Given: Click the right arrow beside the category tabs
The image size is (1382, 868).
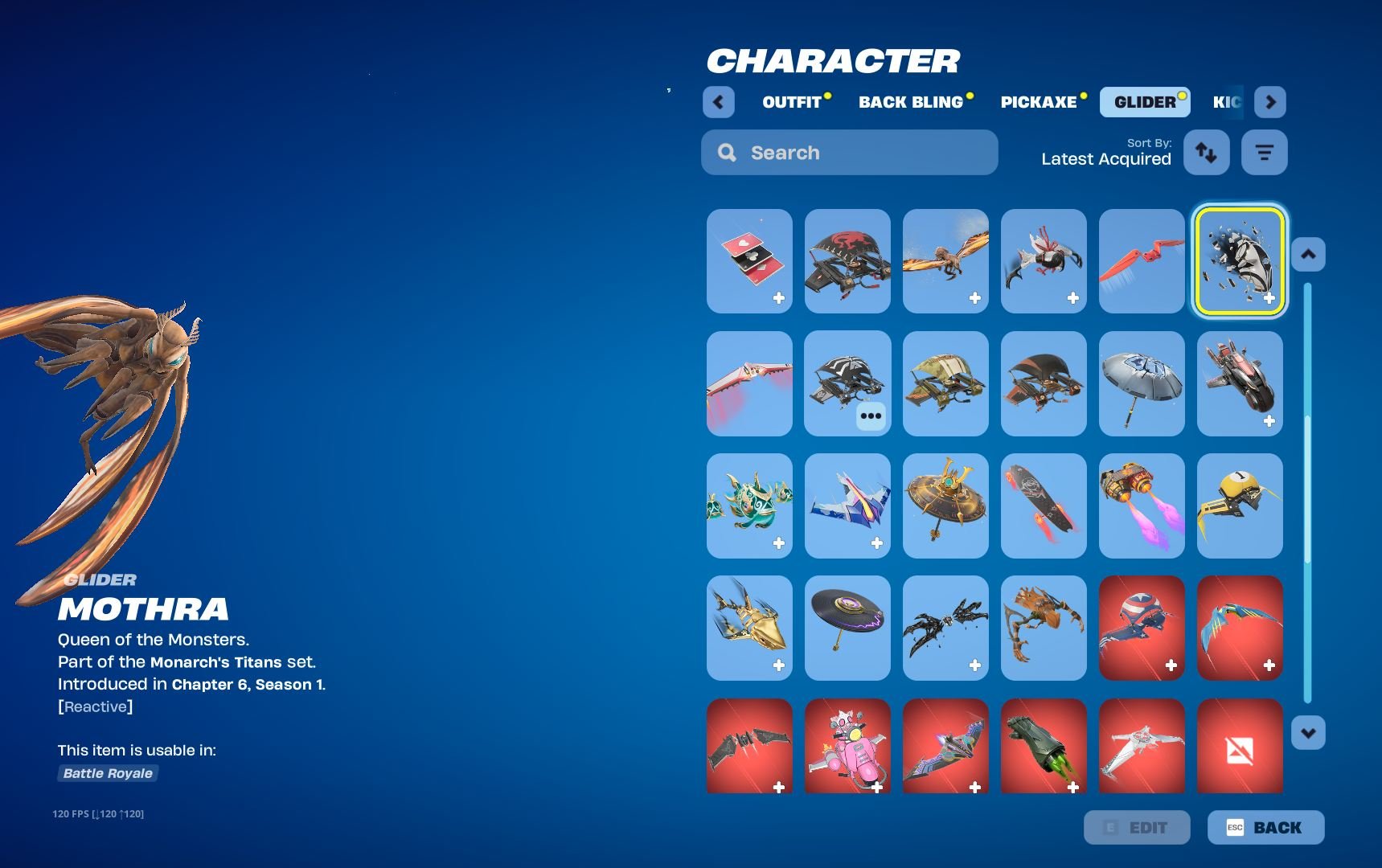Looking at the screenshot, I should [1270, 102].
